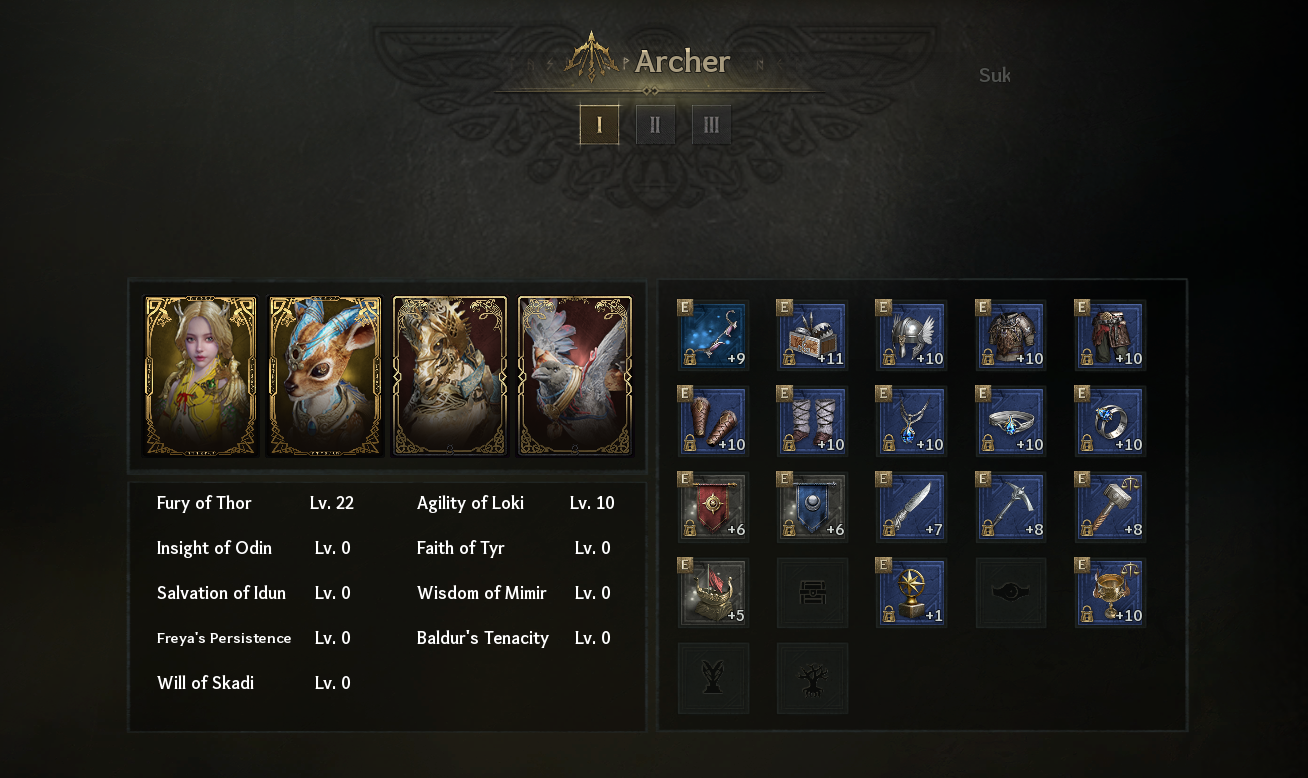Select the leather bracers slot

713,422
